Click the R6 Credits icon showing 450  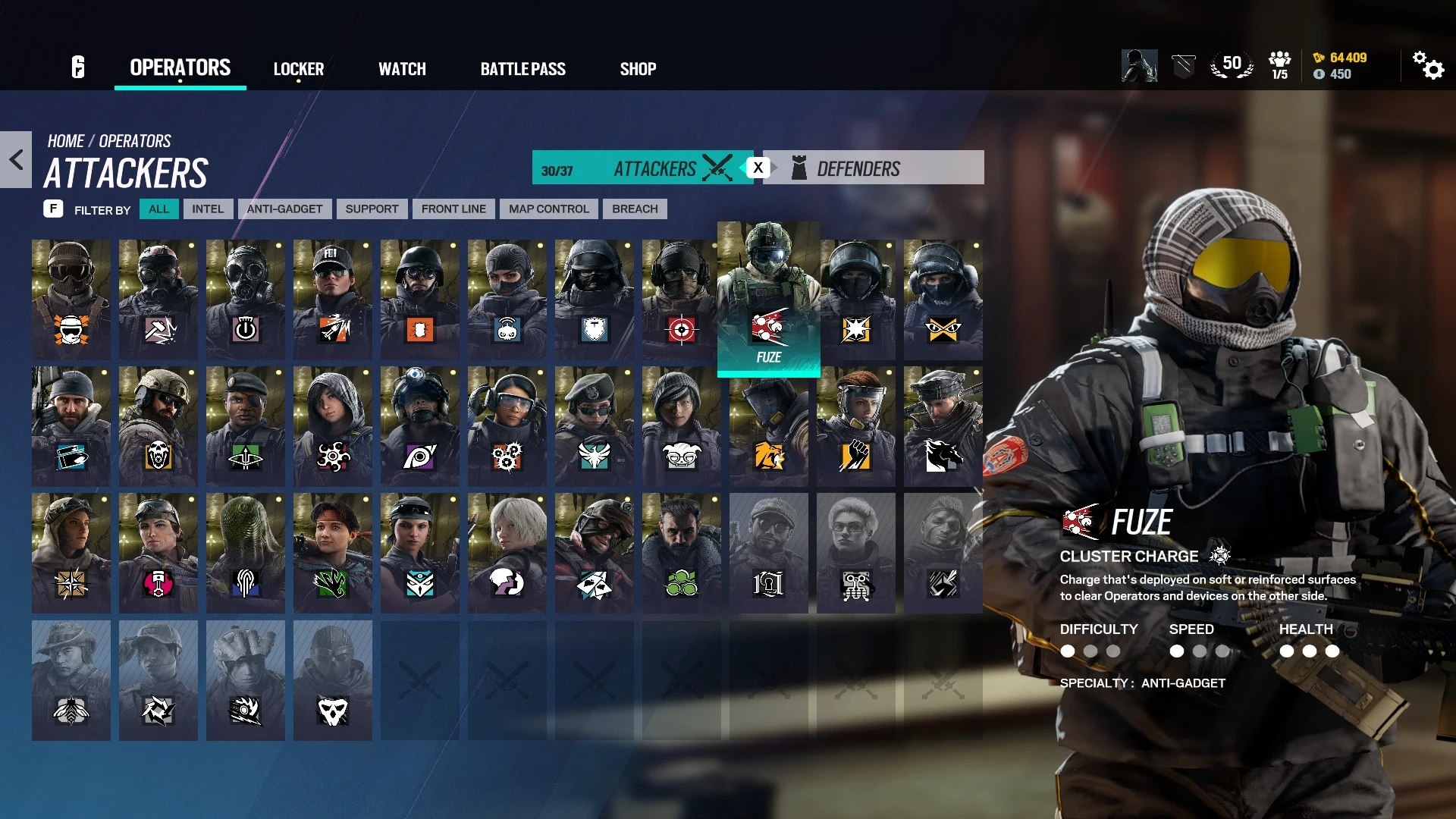1318,74
